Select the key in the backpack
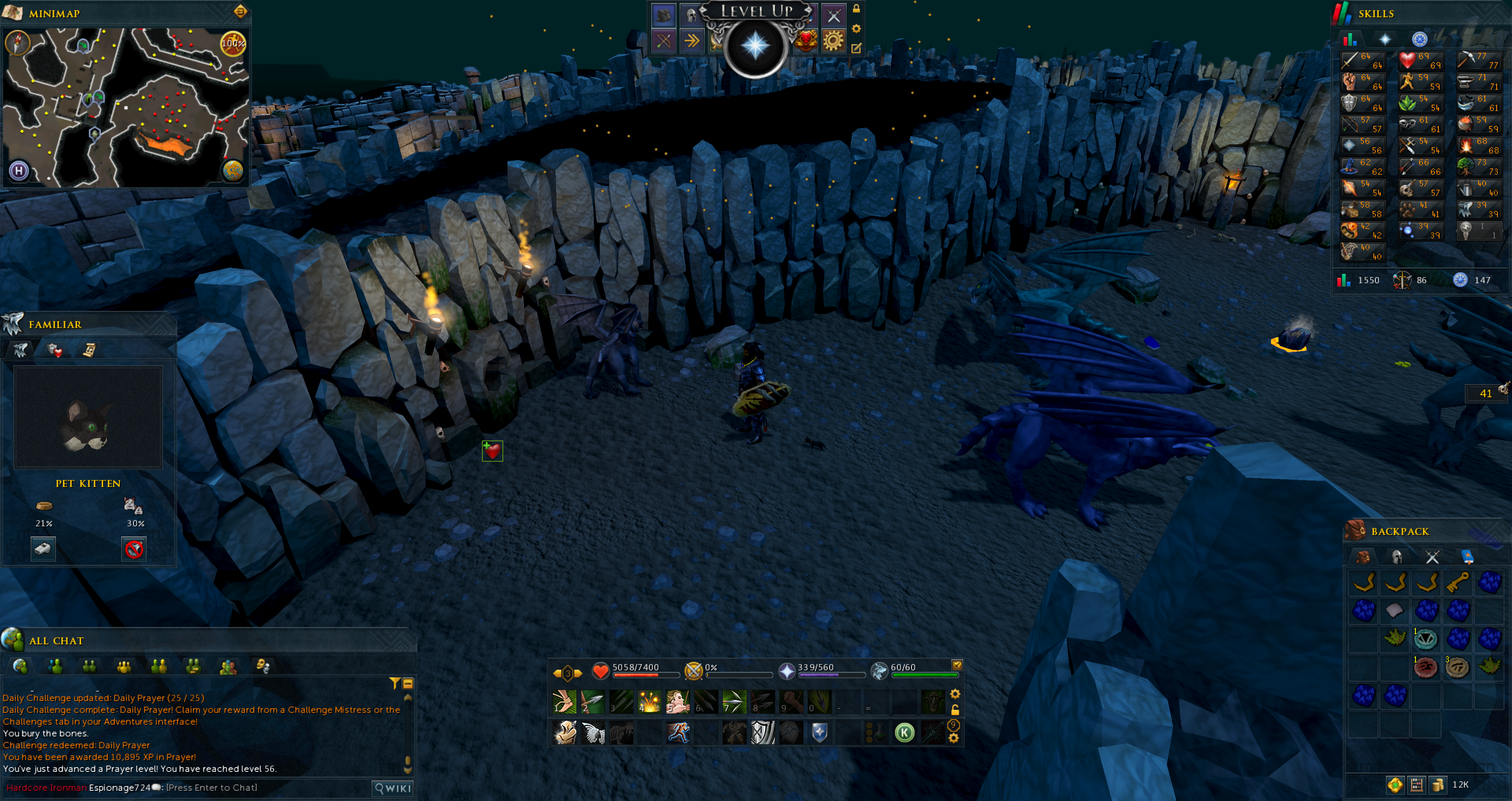1512x801 pixels. click(1457, 582)
